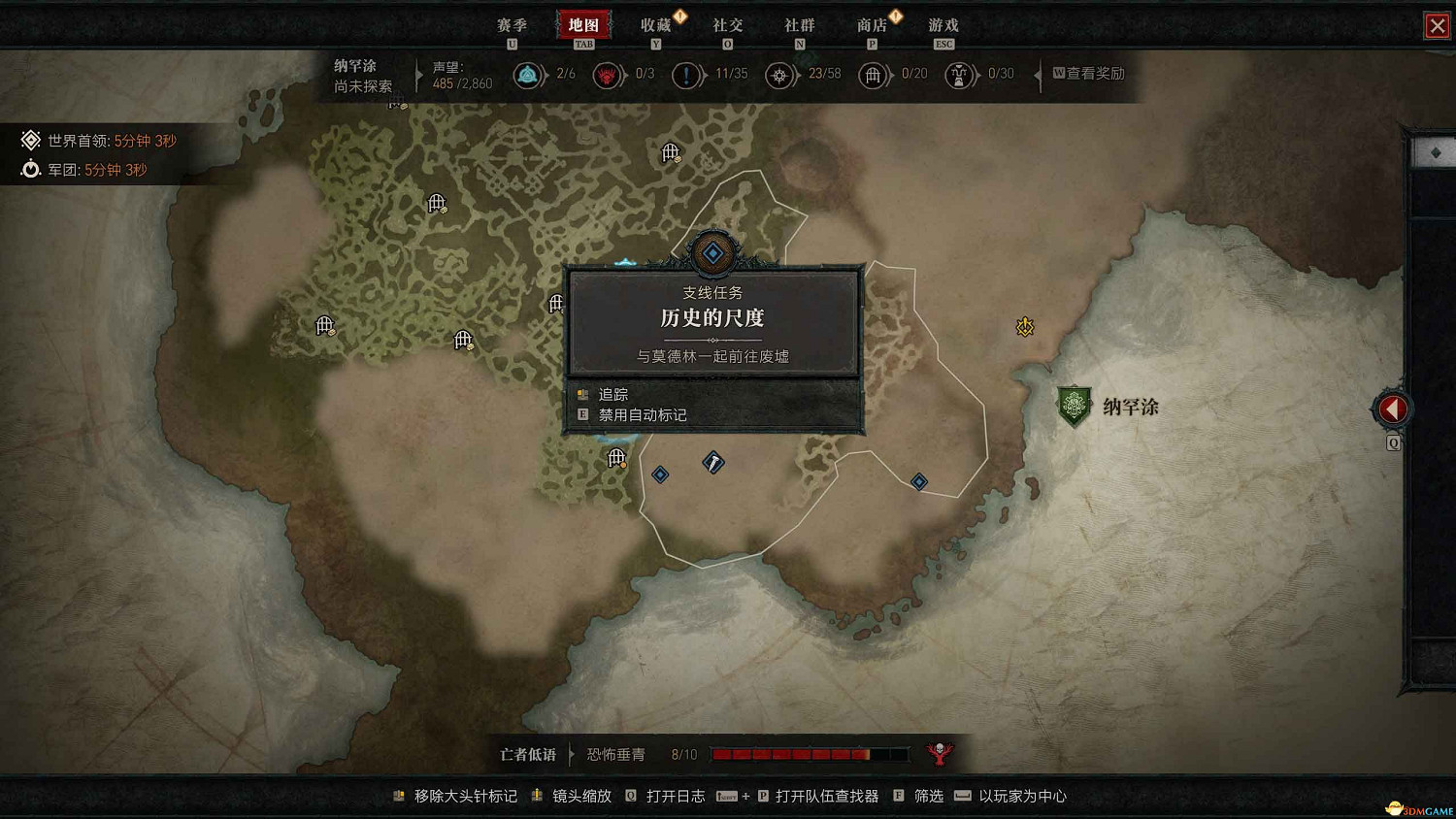Viewport: 1456px width, 819px height.
Task: Expand the region panel with the side arrow
Action: point(1392,409)
